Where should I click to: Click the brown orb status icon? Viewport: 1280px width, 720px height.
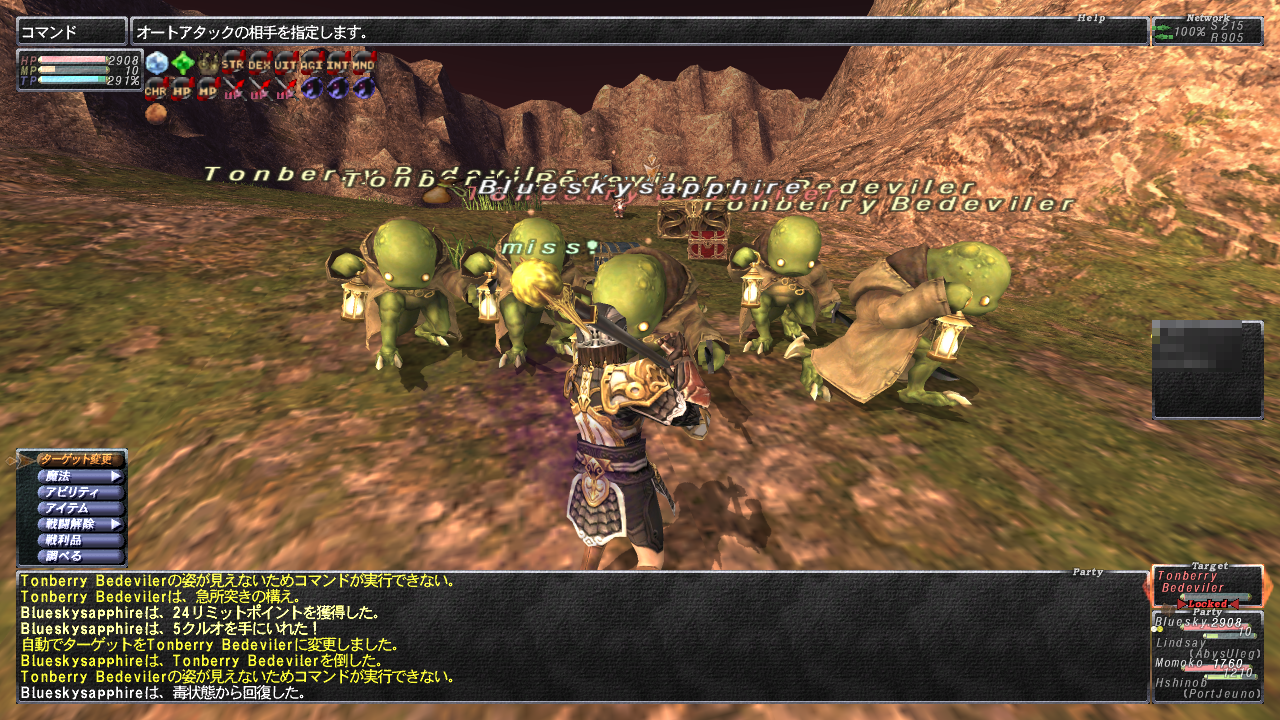tap(156, 113)
